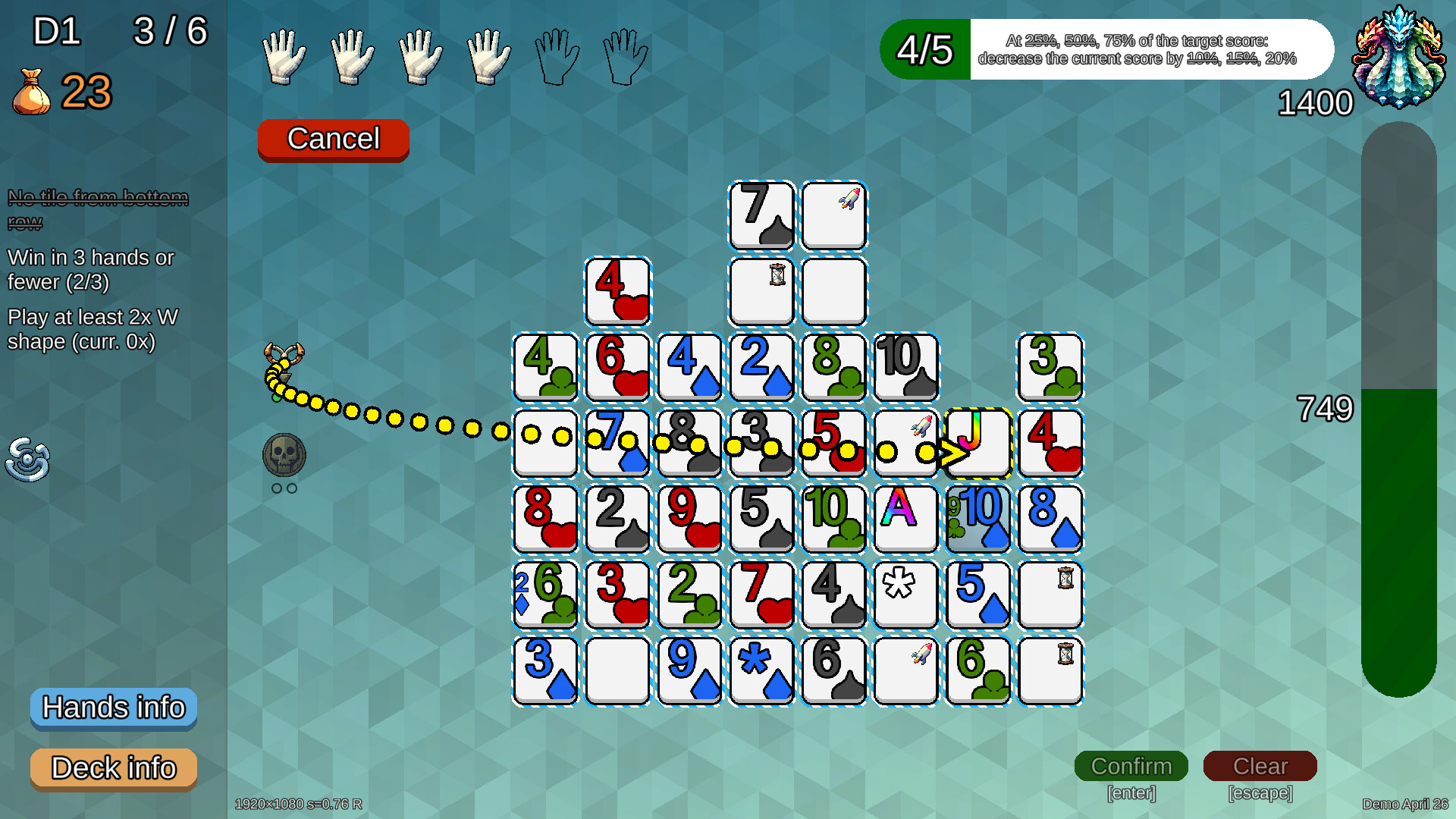
Task: Click the skull token with two pips
Action: (284, 455)
